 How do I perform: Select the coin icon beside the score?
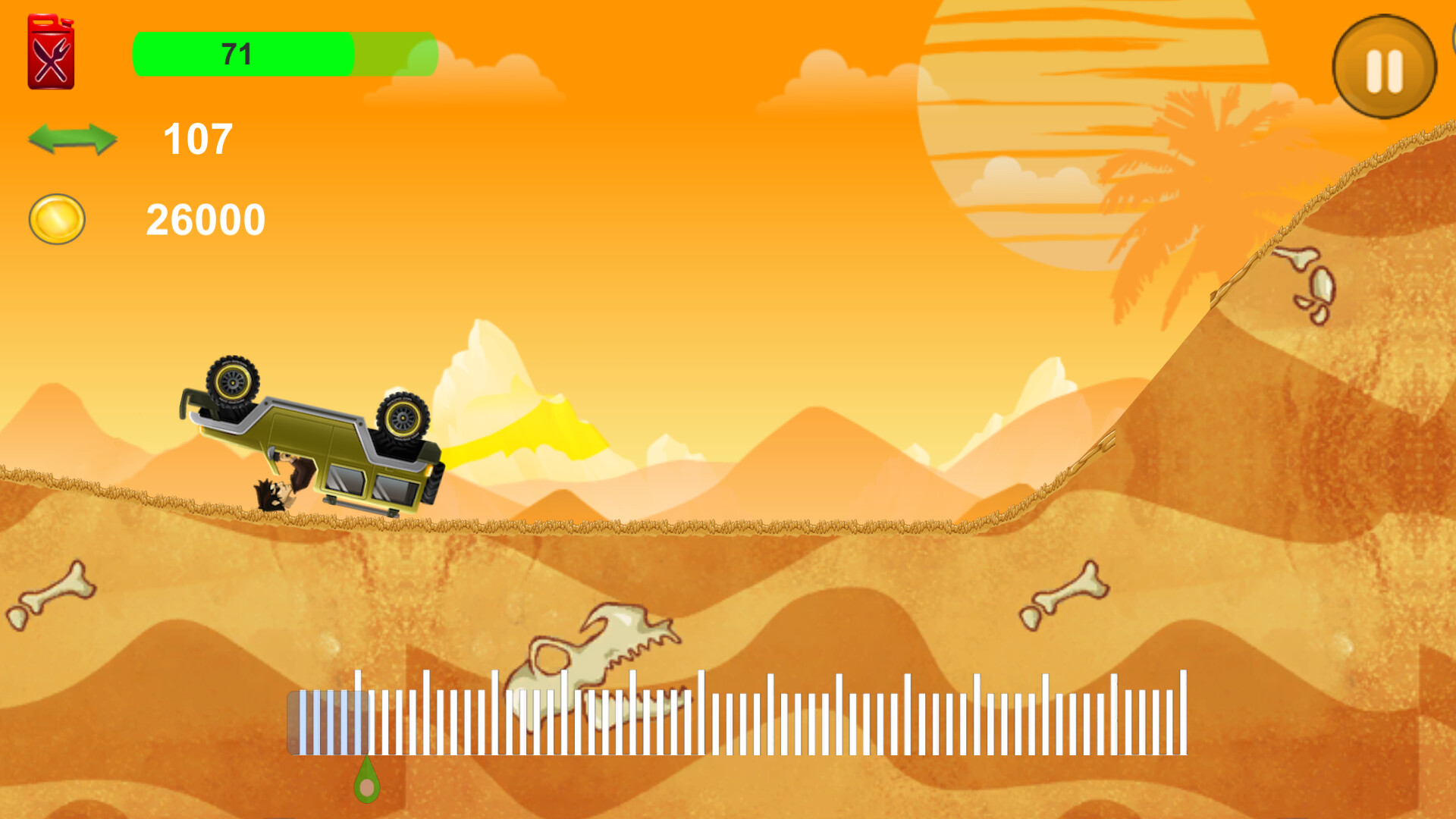point(56,219)
